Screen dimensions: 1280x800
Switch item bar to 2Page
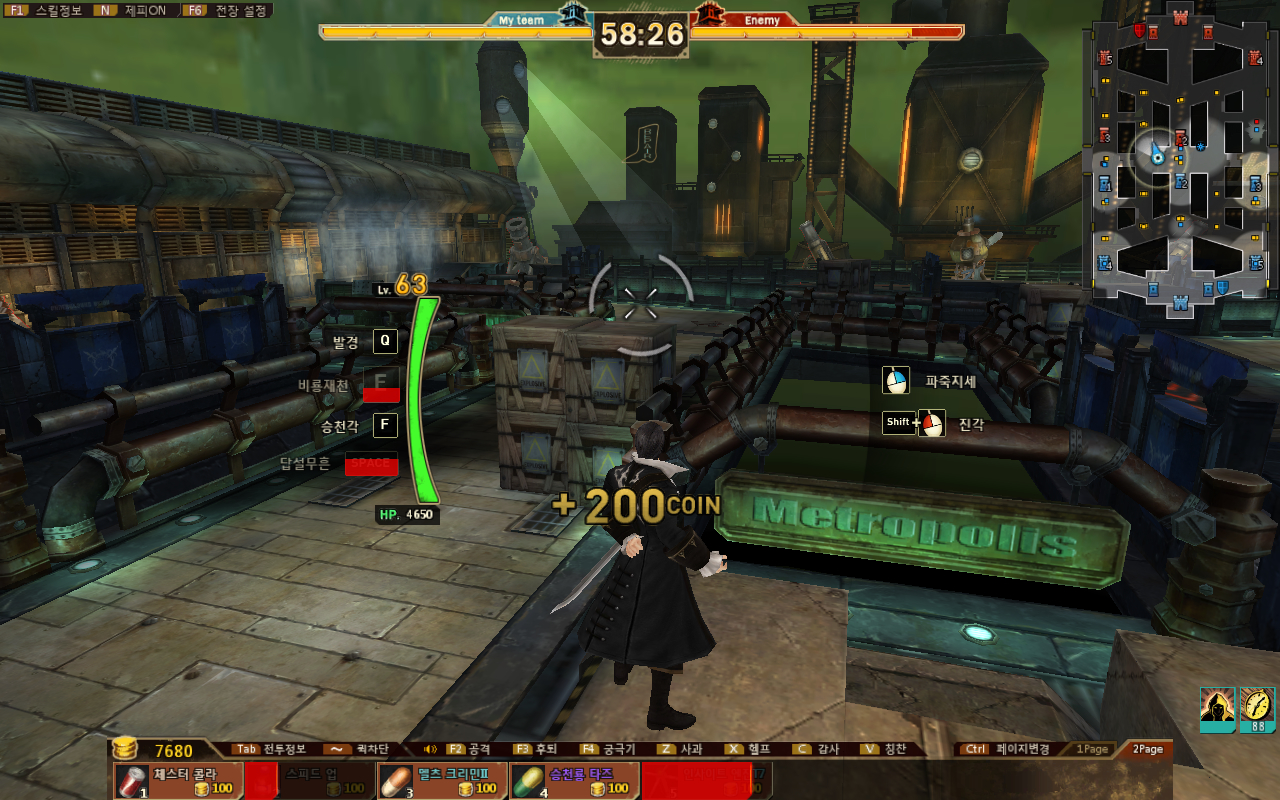click(x=1147, y=749)
